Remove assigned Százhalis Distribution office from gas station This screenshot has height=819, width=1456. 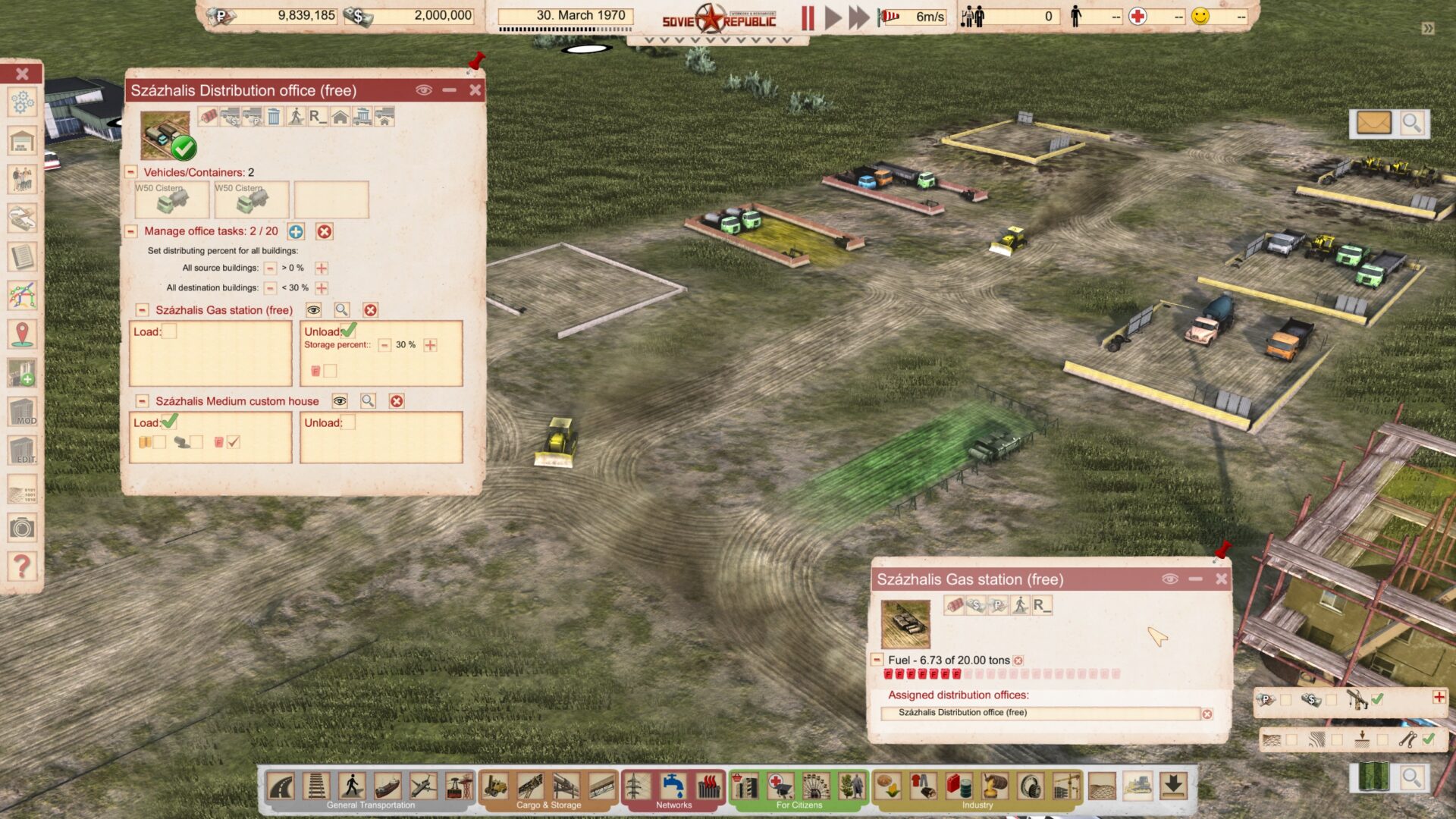[1207, 714]
